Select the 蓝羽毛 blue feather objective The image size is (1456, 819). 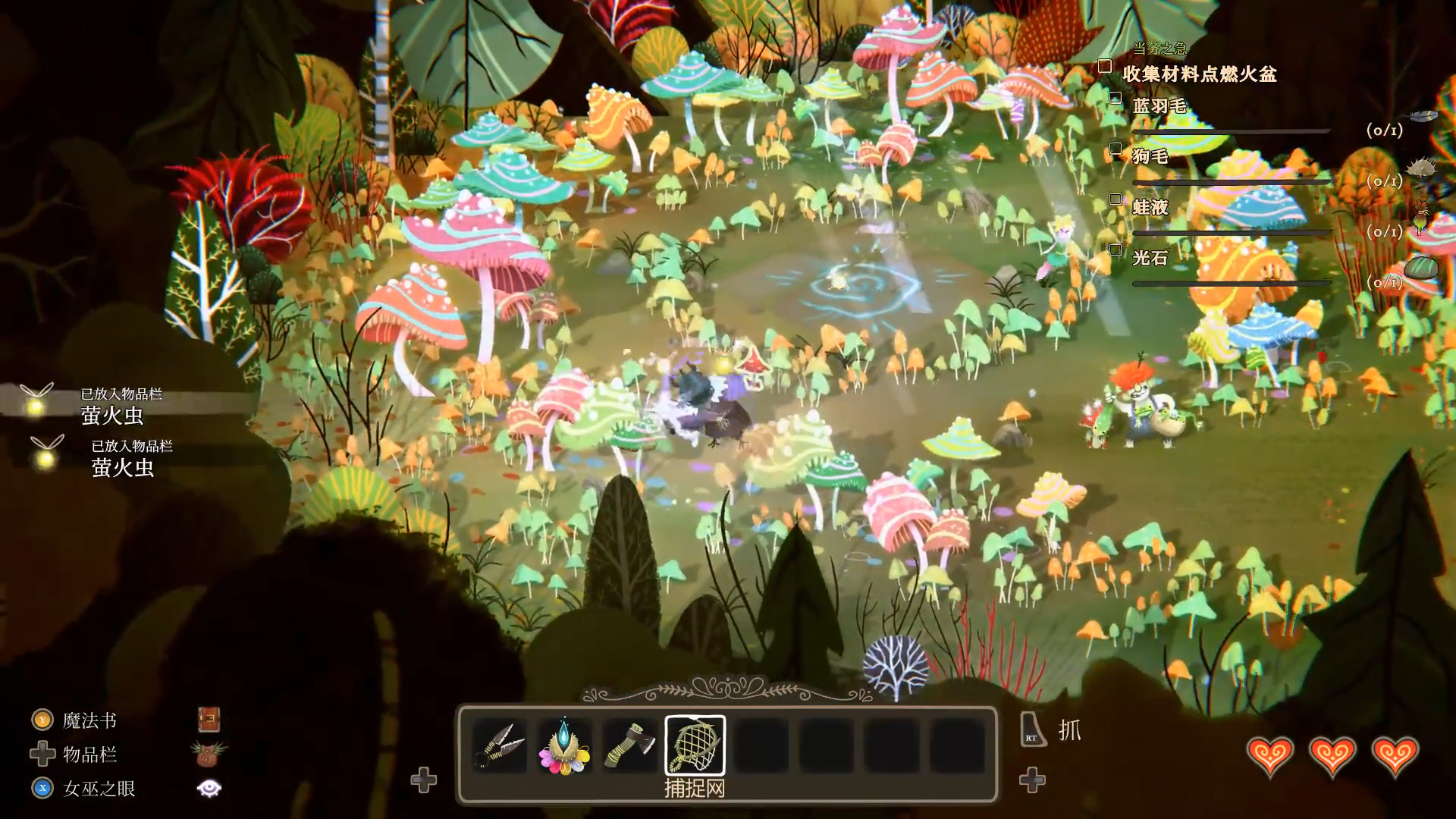pos(1159,106)
